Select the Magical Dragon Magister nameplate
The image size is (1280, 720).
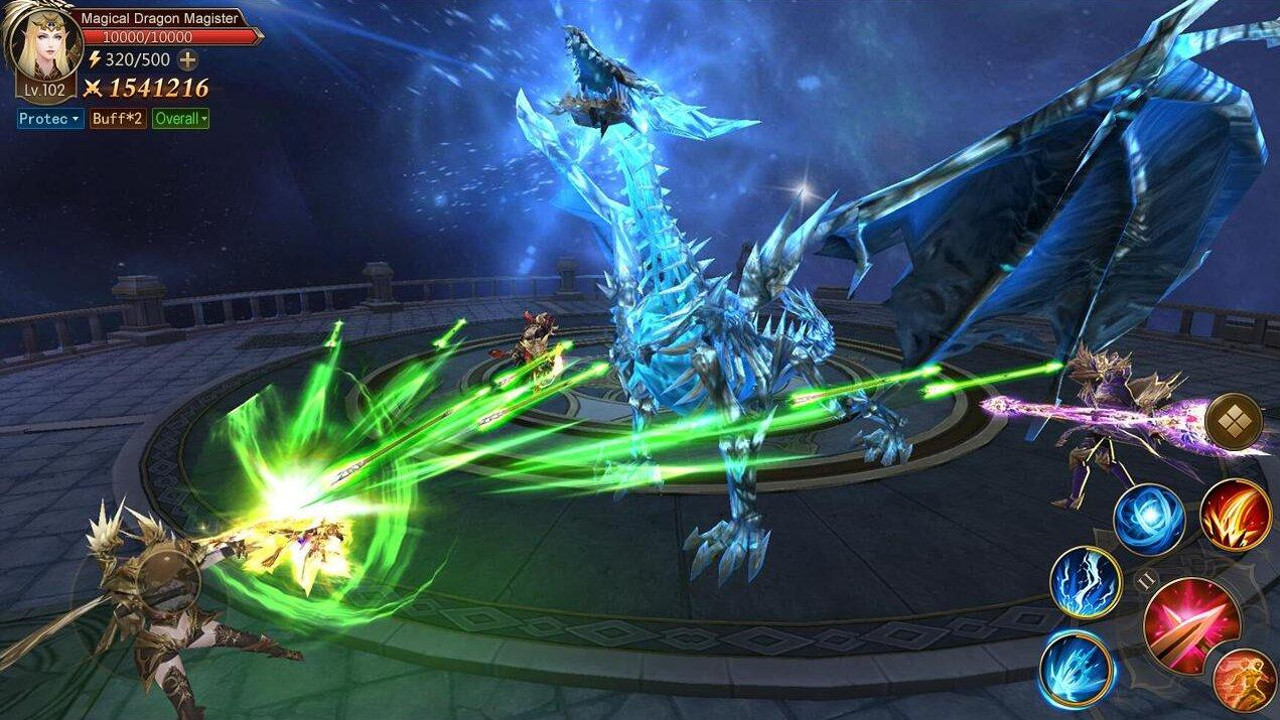(x=158, y=17)
